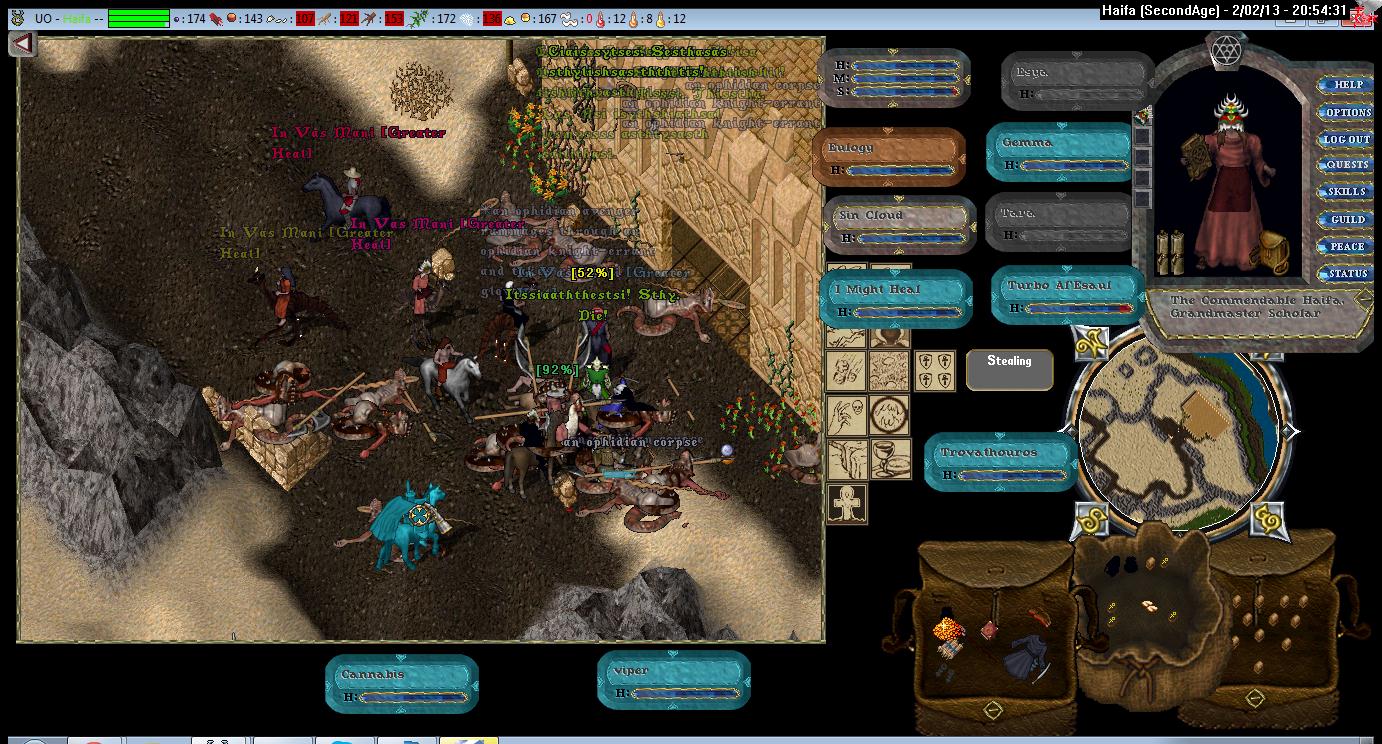Click the circular radar minimap
1382x744 pixels.
click(1180, 431)
